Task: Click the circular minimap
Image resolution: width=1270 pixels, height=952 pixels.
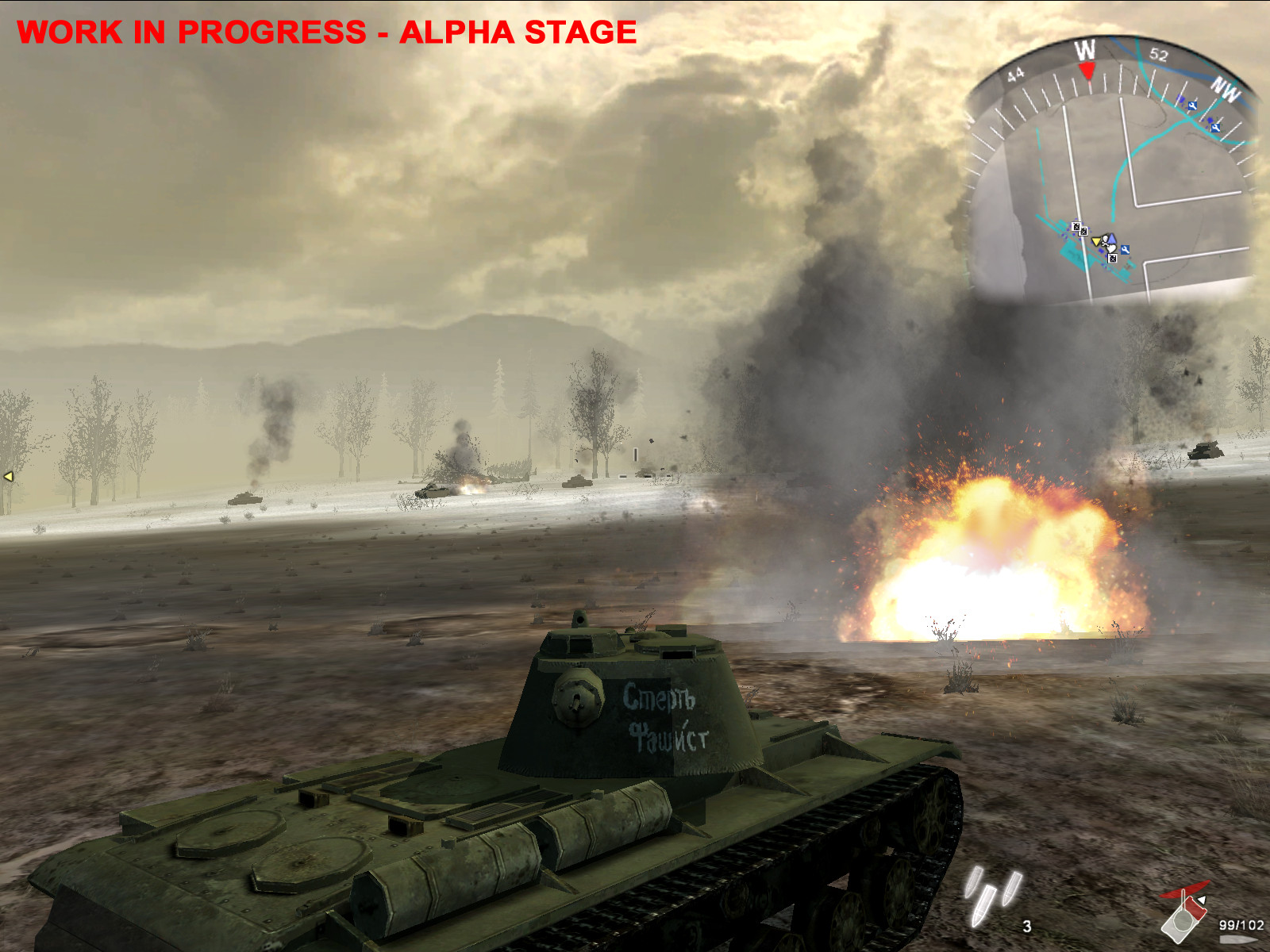Action: (x=1111, y=182)
